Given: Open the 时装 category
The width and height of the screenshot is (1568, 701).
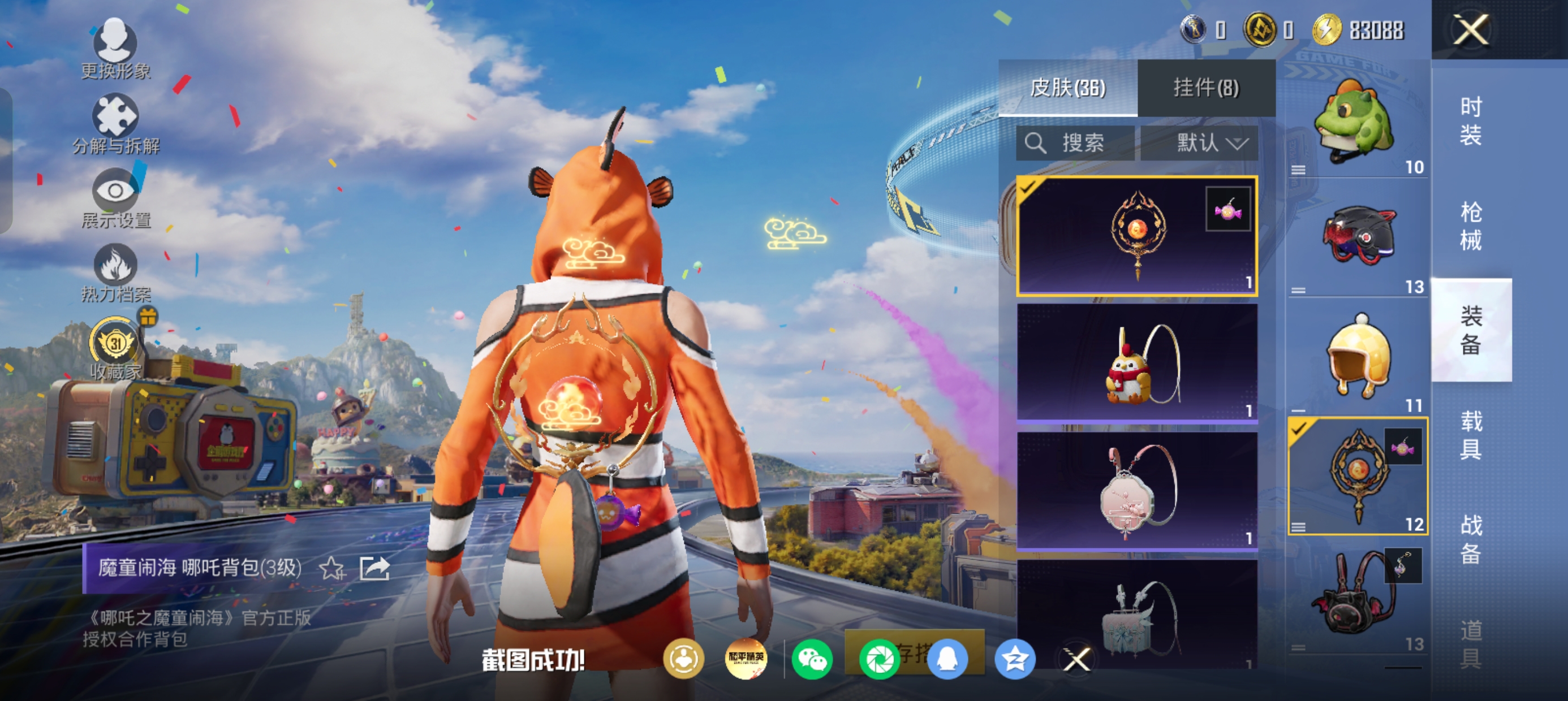Looking at the screenshot, I should [1471, 120].
